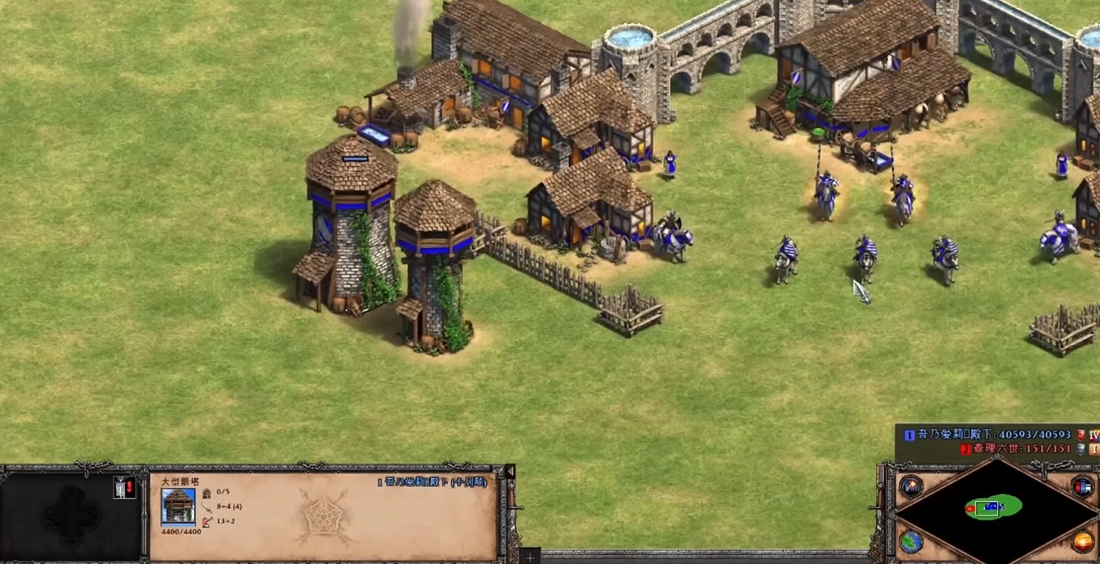Click the flare signal button beside the minimap

[x=910, y=487]
